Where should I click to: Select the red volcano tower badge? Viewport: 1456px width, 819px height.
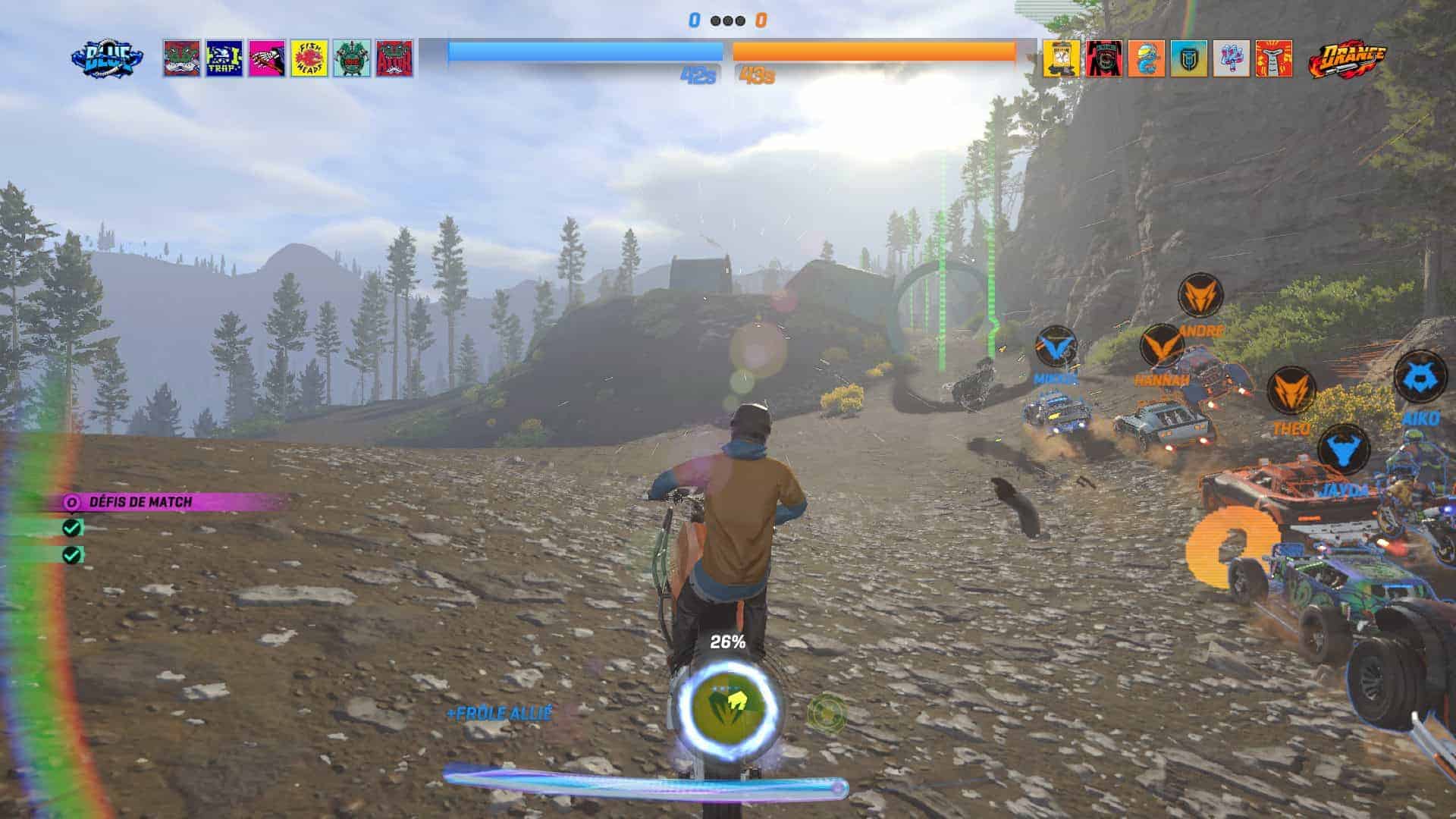coord(1273,58)
